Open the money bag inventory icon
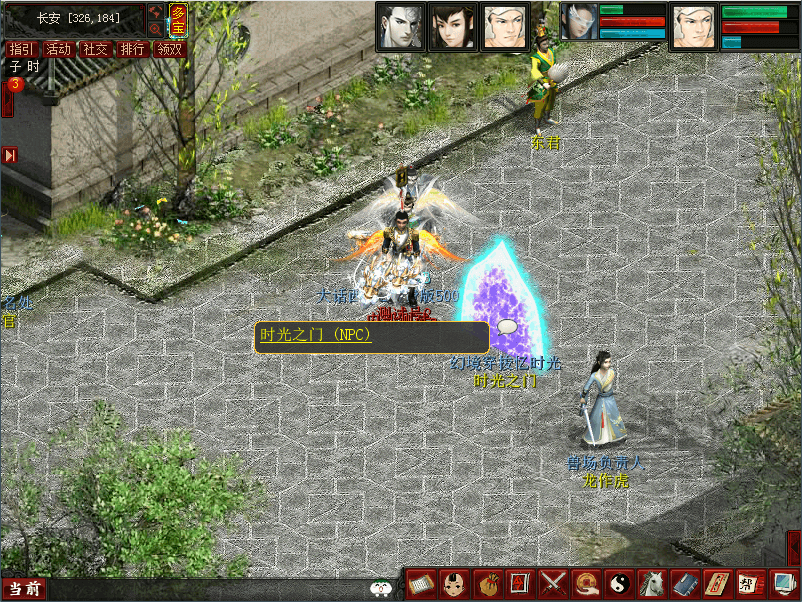Viewport: 802px width, 602px height. (486, 583)
